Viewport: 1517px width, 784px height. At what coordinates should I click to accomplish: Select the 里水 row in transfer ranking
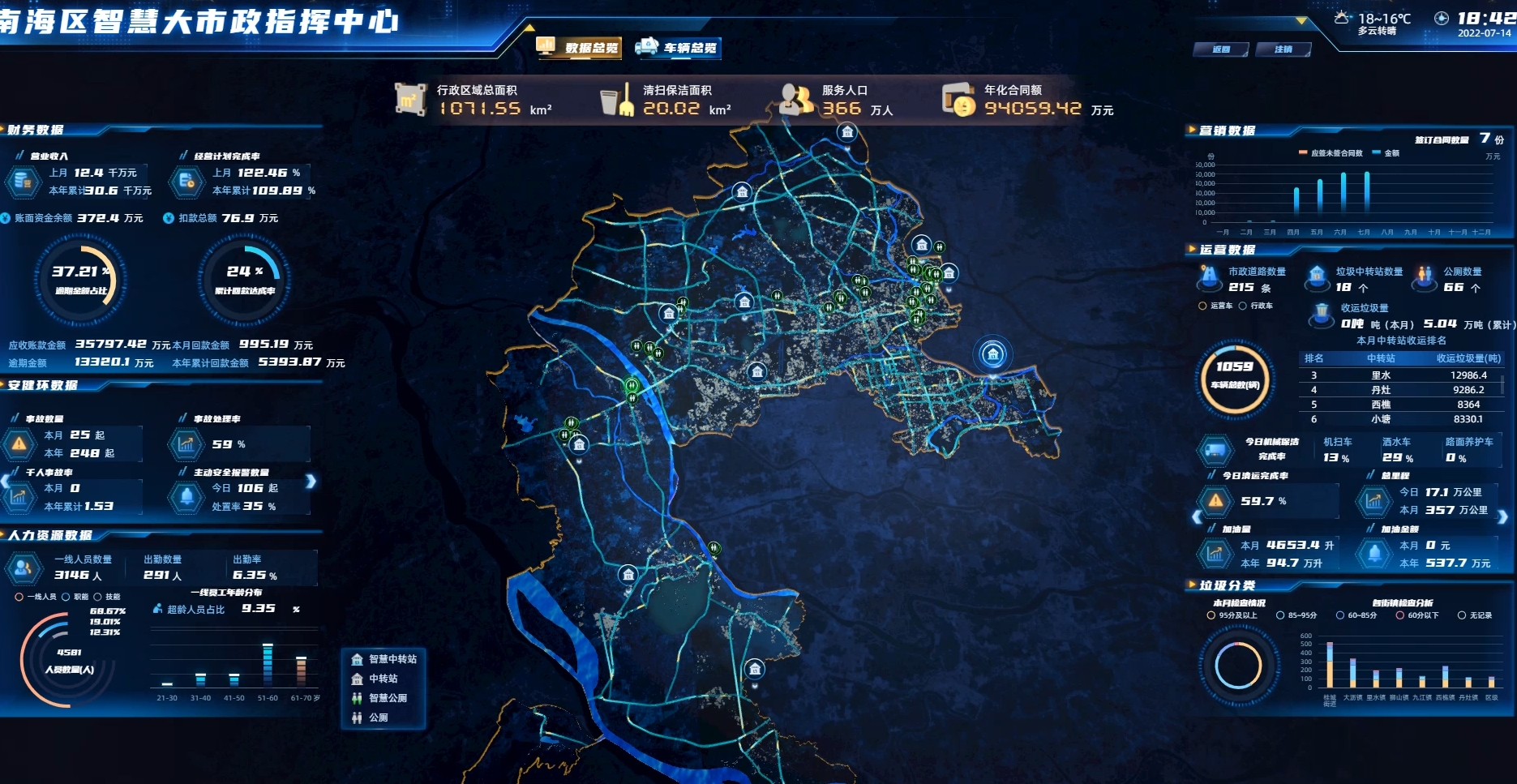coord(1381,375)
